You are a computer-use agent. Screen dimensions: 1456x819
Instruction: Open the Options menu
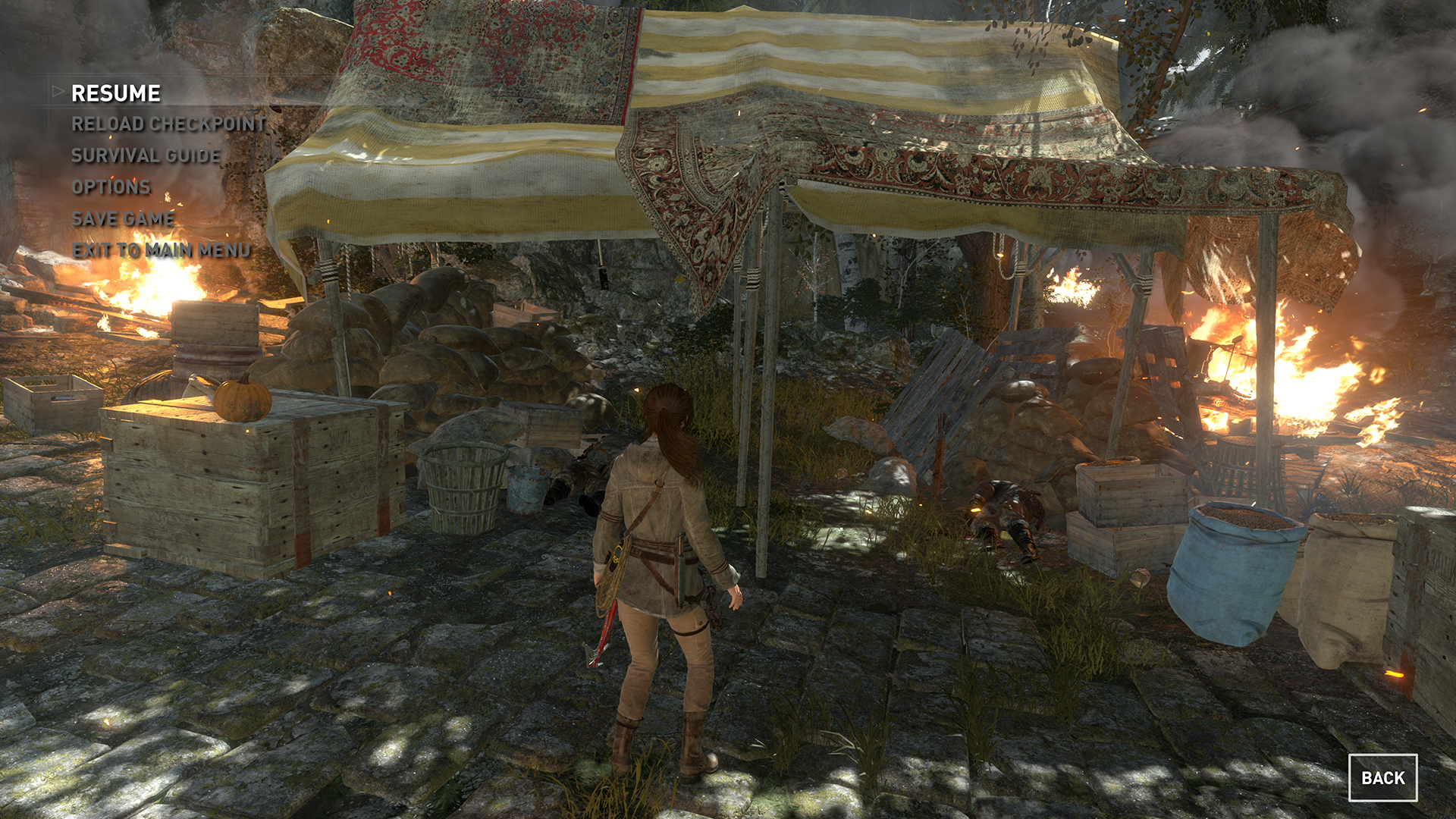tap(111, 187)
